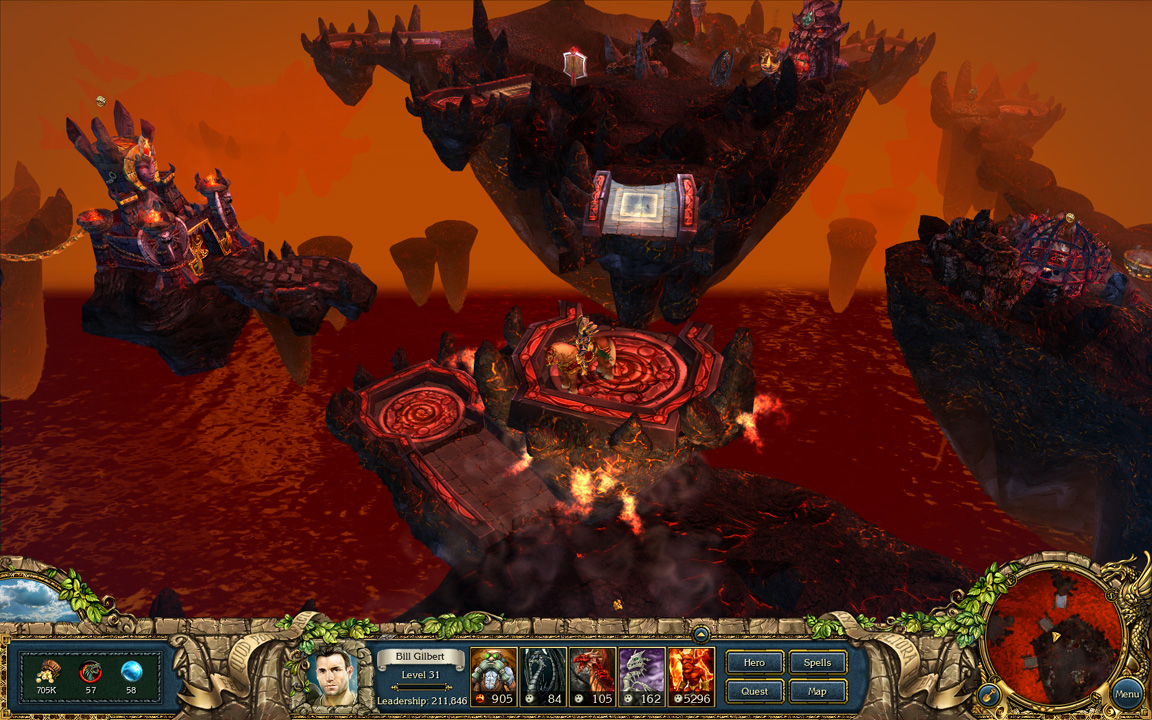Click the gold treasure icon
Image resolution: width=1152 pixels, height=720 pixels.
tap(46, 672)
